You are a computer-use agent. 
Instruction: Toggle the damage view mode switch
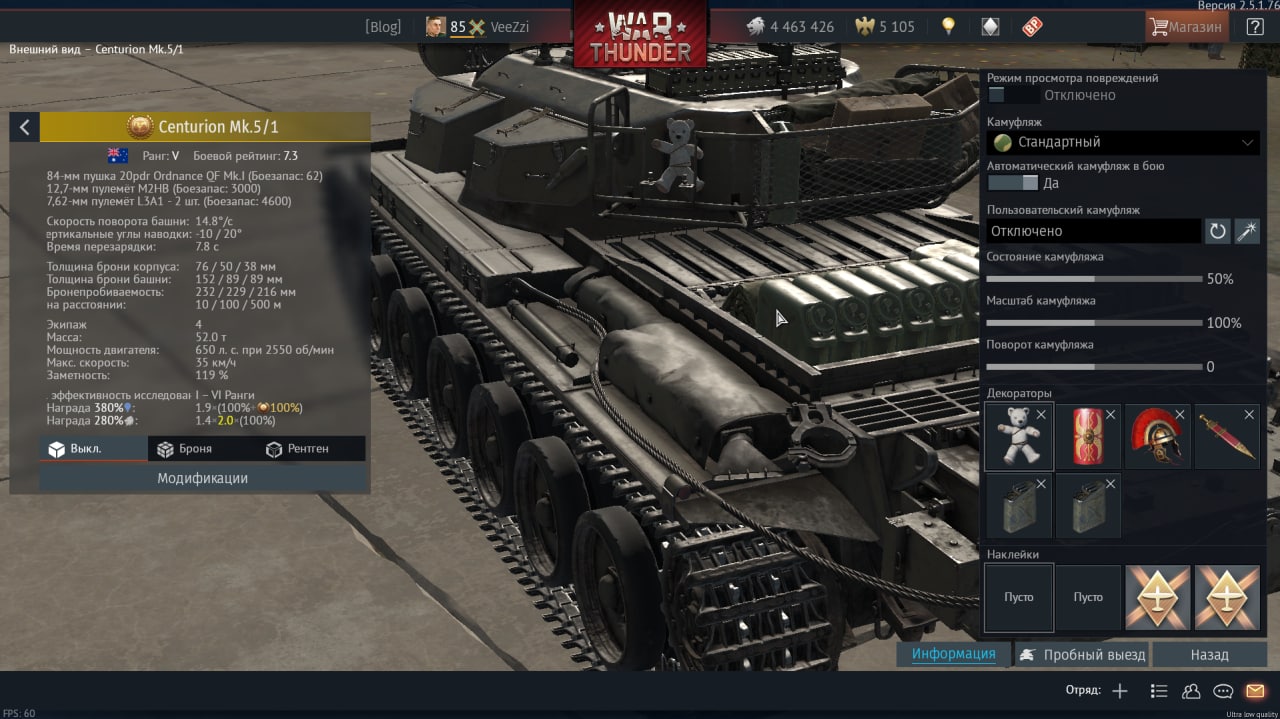click(1012, 95)
